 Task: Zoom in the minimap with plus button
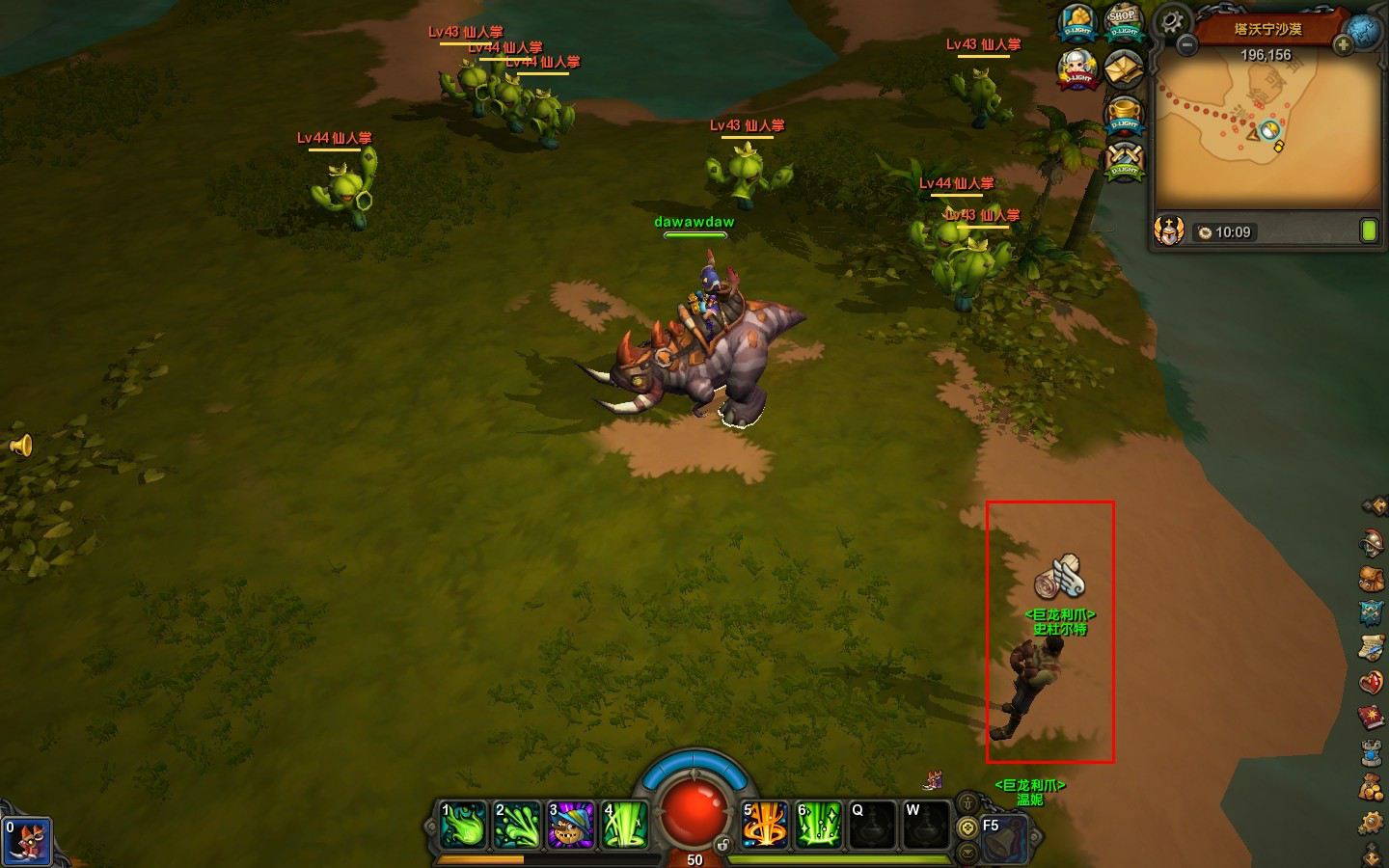(x=1342, y=44)
